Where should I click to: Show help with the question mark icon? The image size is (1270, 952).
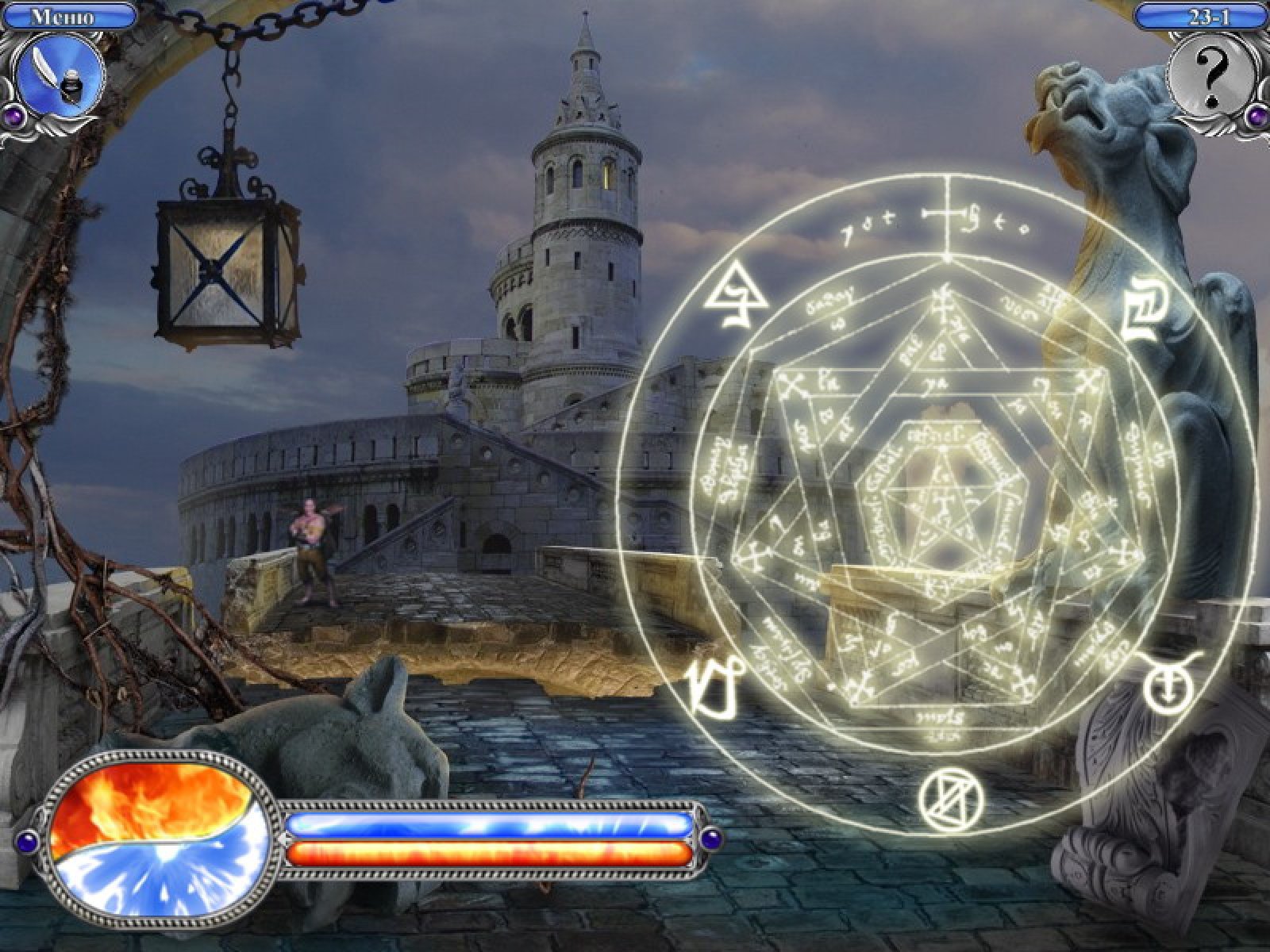click(x=1210, y=76)
